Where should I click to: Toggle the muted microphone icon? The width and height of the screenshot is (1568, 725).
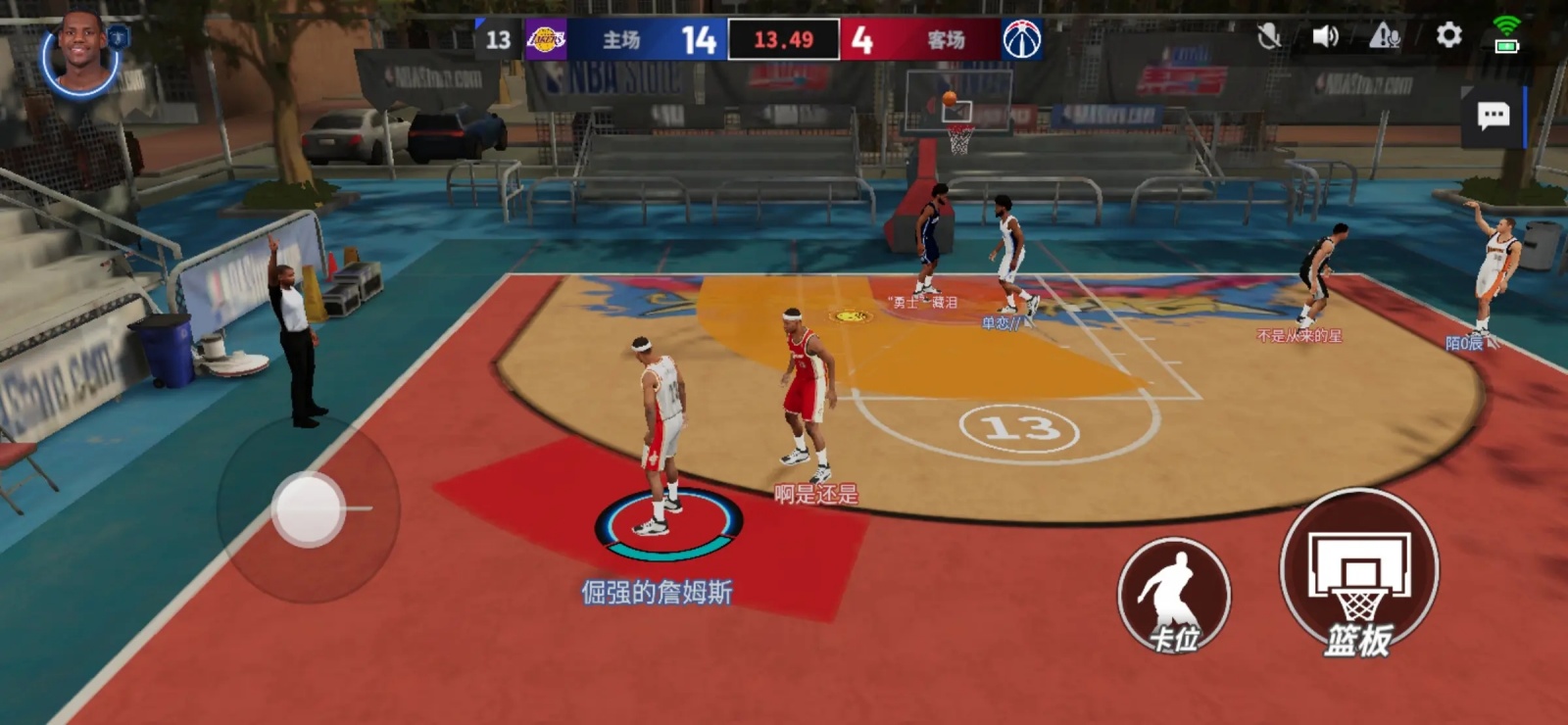1269,37
